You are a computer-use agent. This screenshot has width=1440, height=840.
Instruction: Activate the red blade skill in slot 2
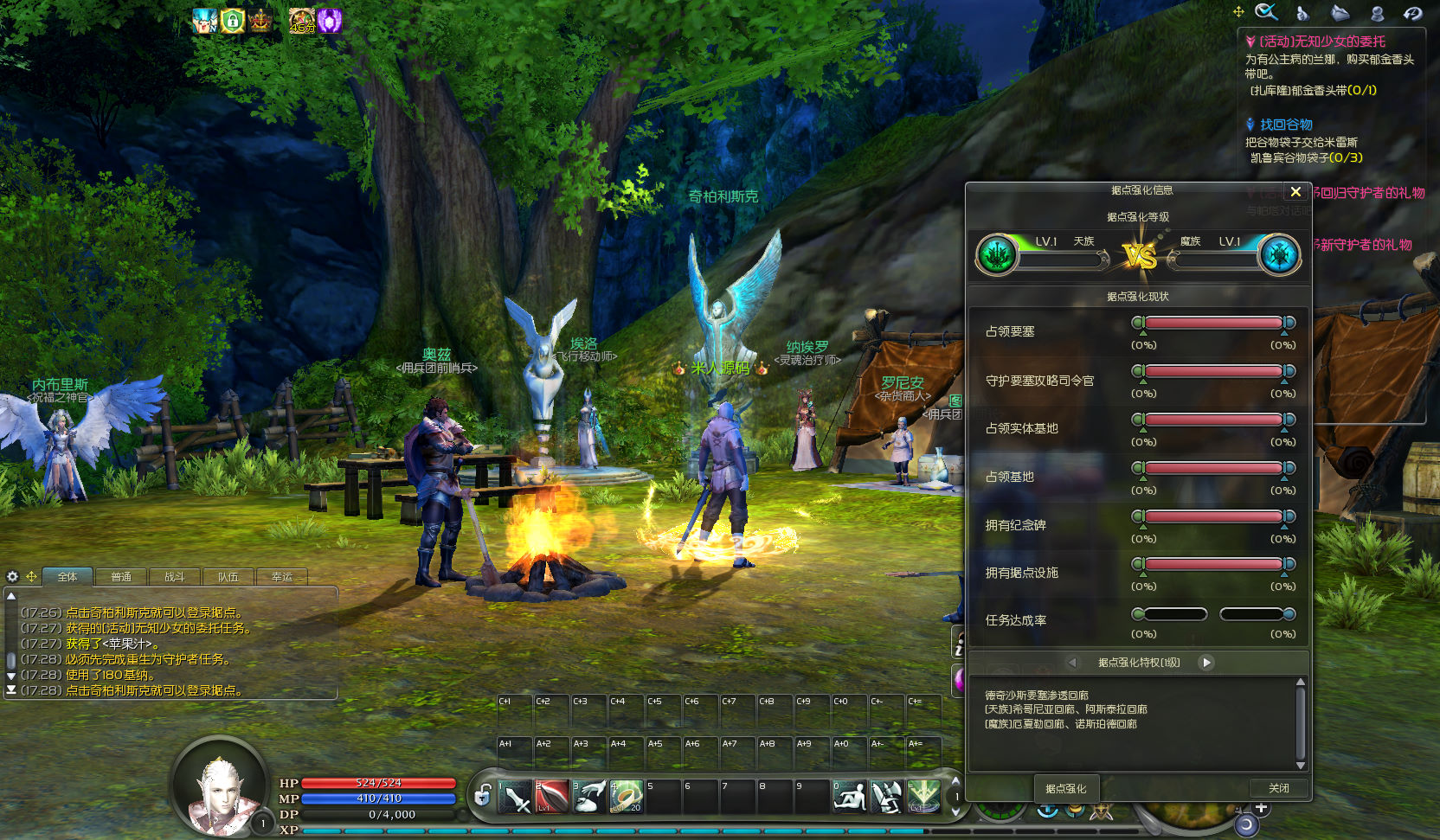(x=551, y=797)
